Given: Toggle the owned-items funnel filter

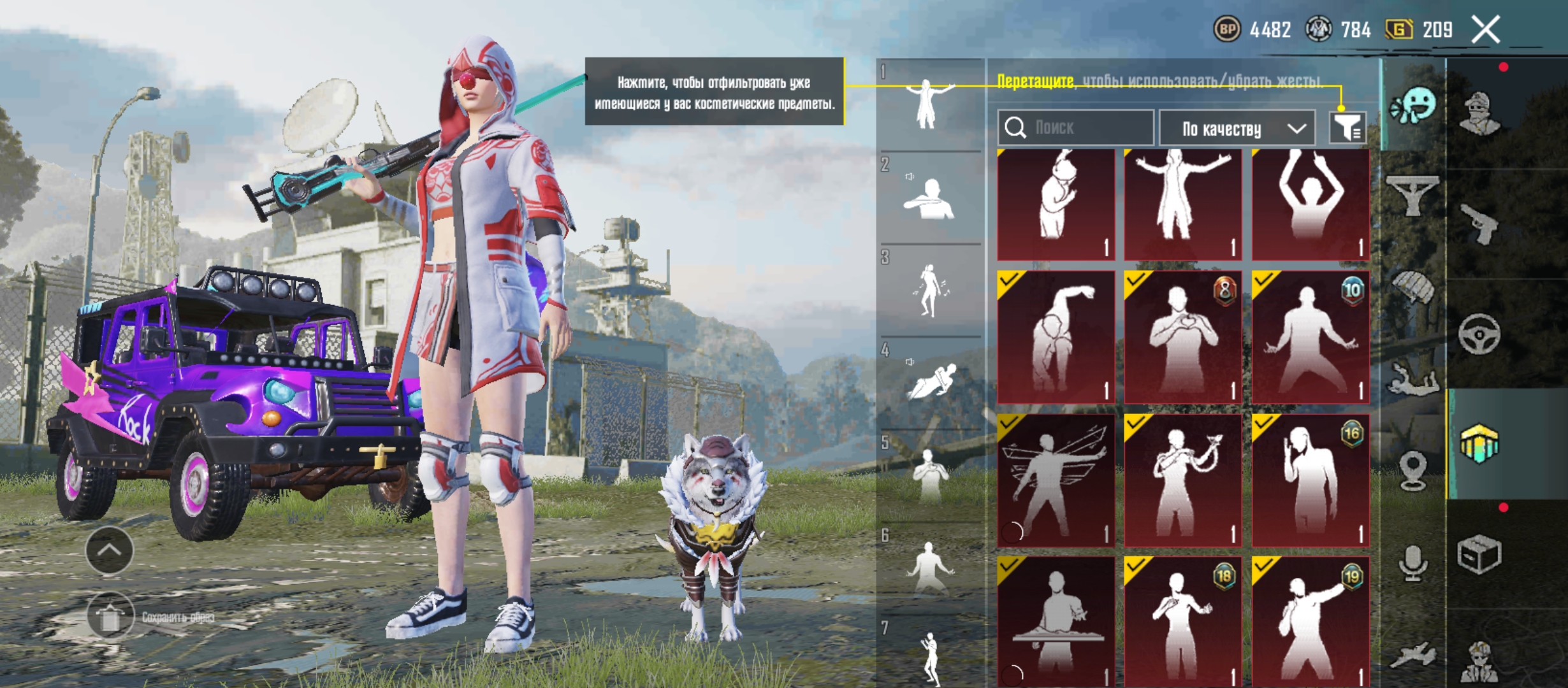Looking at the screenshot, I should coord(1347,128).
